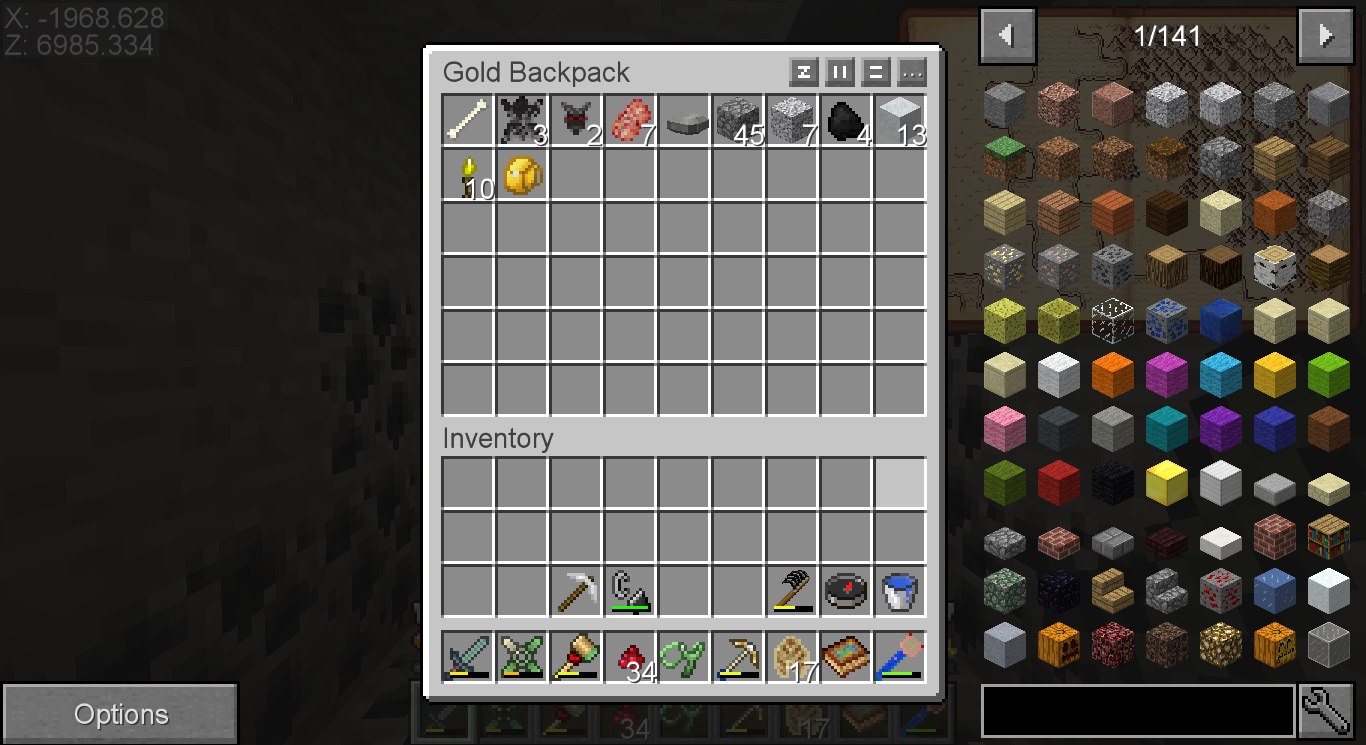
Task: Grab the stack of 4 coal
Action: click(x=845, y=119)
